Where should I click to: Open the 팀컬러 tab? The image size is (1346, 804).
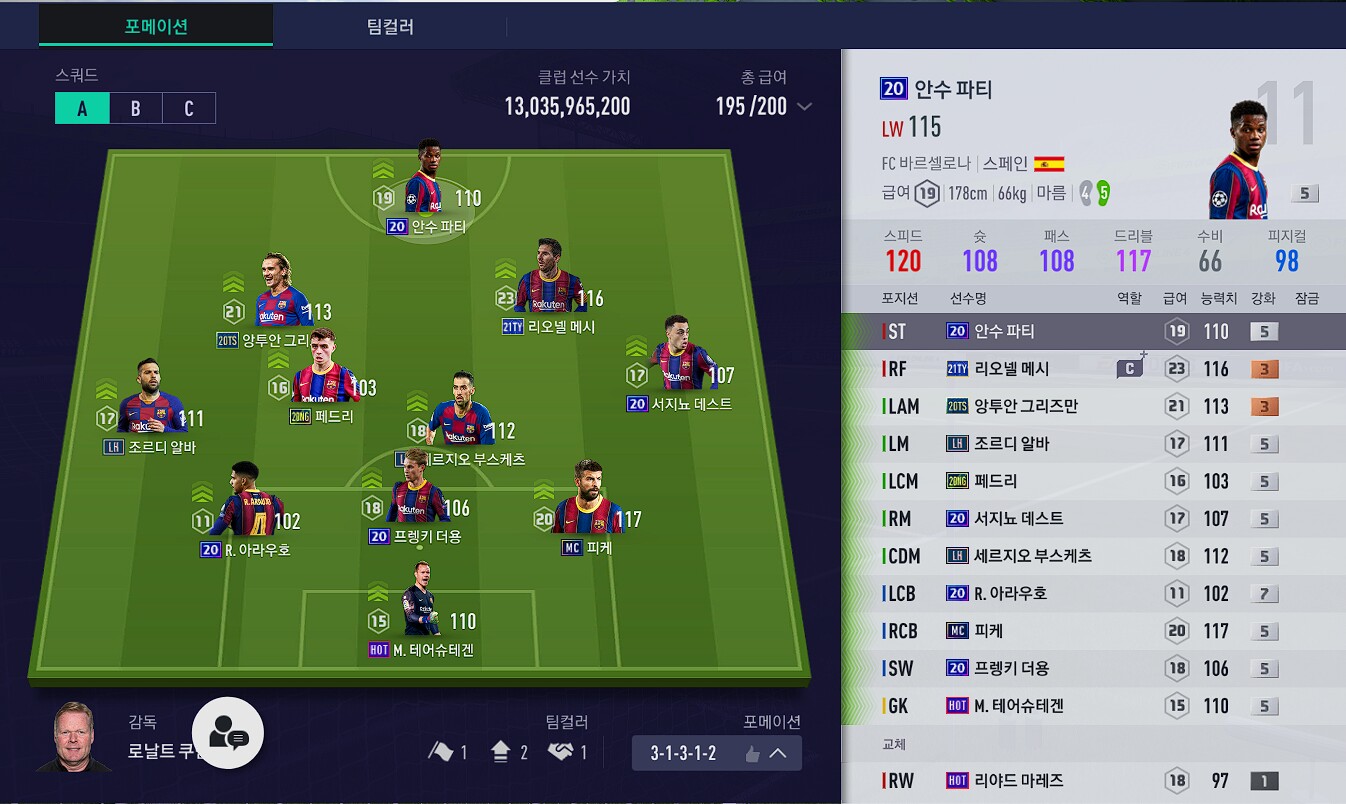click(x=390, y=26)
